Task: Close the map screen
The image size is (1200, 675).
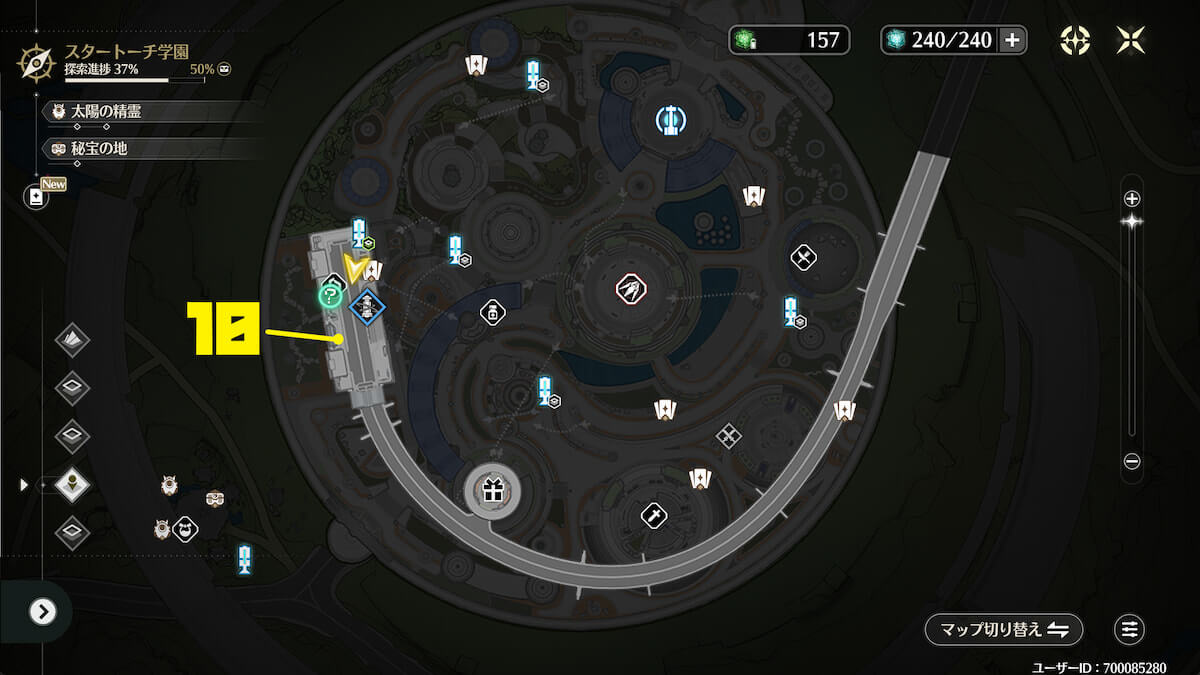Action: click(x=1131, y=40)
